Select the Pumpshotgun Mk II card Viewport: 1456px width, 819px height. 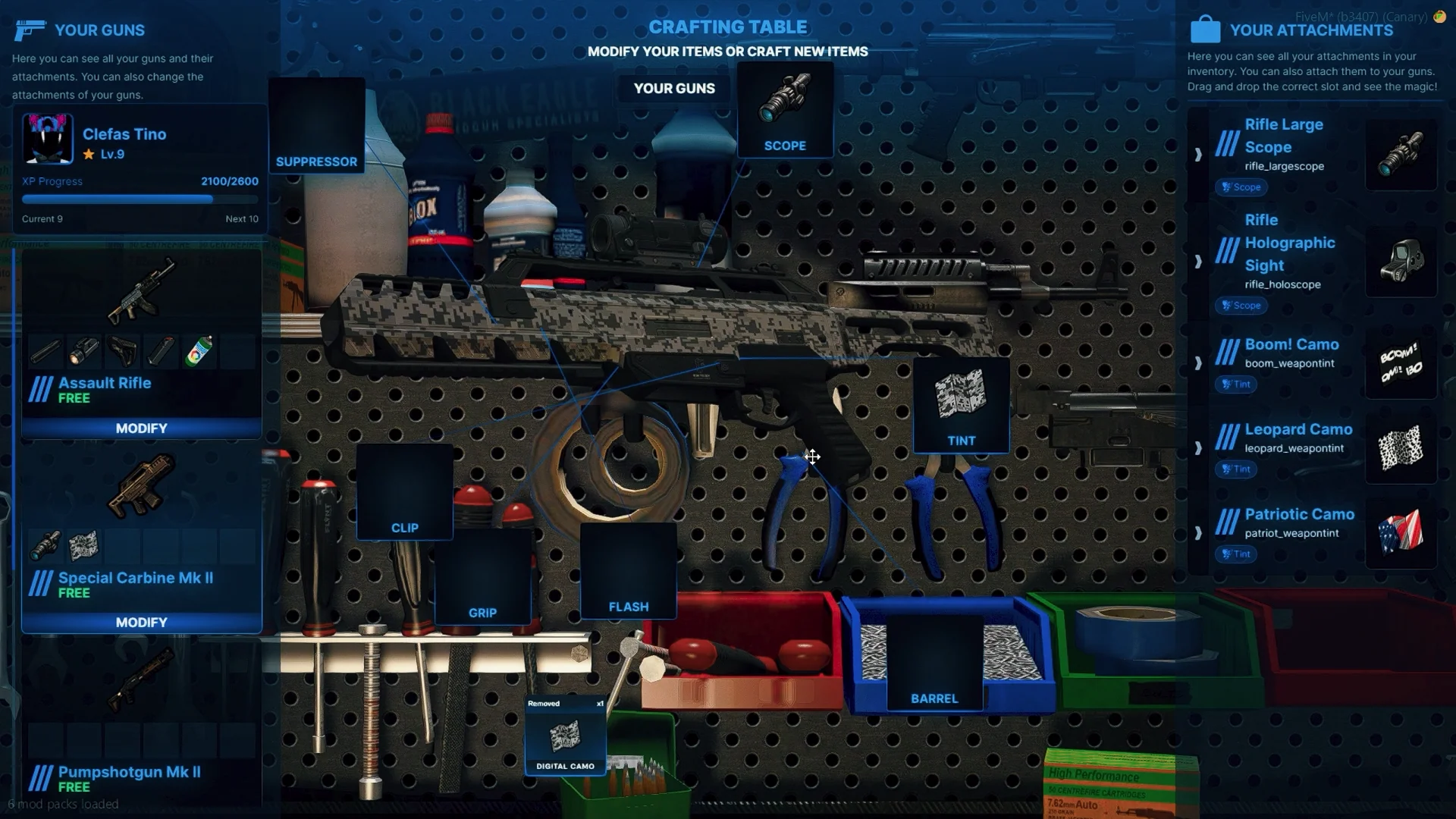pos(141,728)
